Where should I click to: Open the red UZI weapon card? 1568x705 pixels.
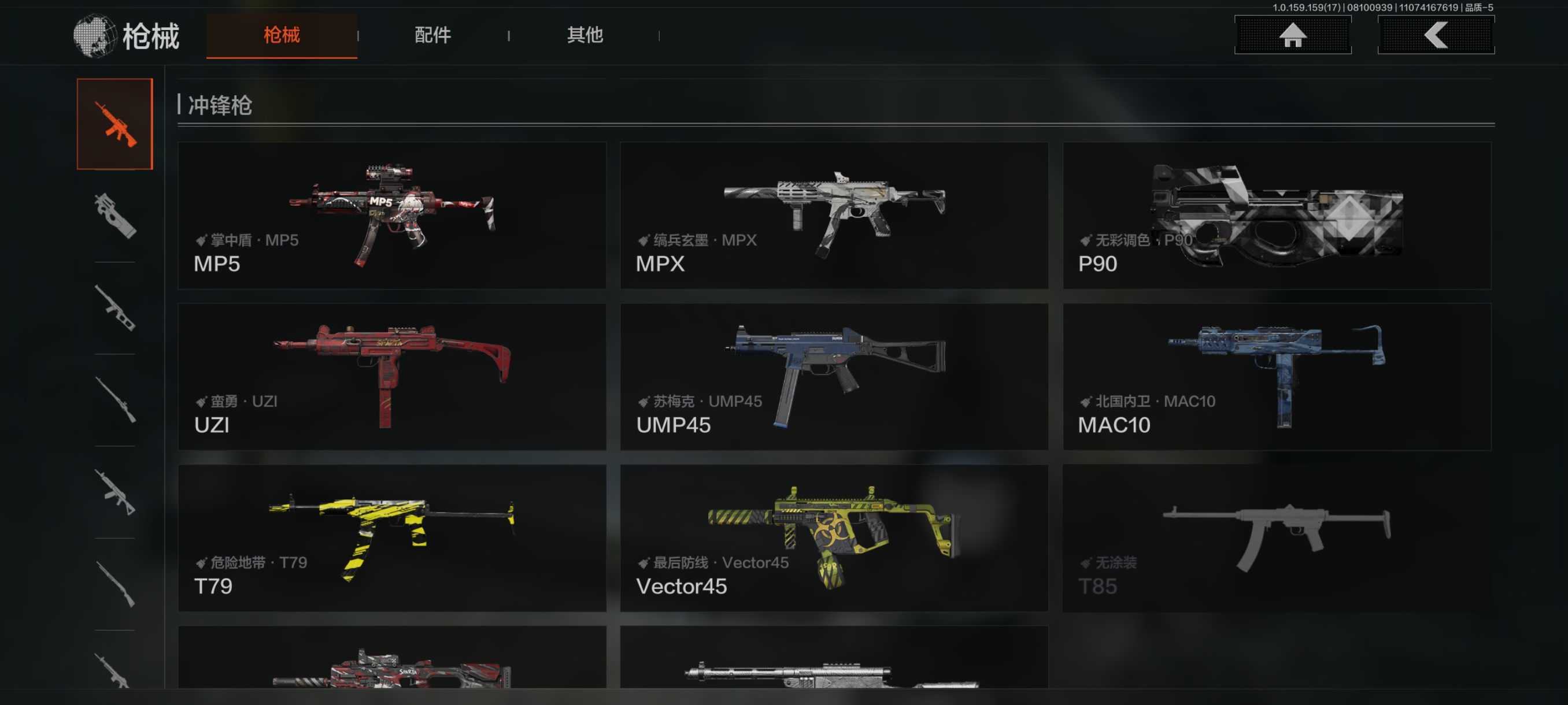tap(392, 377)
